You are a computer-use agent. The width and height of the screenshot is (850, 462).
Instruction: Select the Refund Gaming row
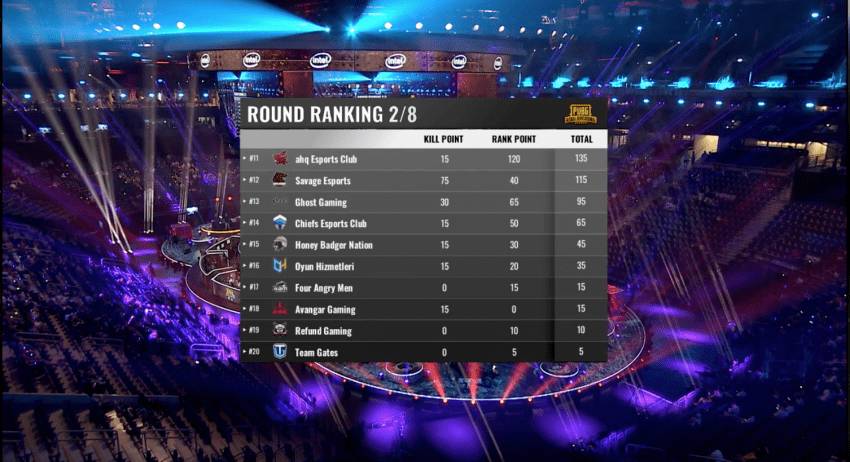coord(422,330)
